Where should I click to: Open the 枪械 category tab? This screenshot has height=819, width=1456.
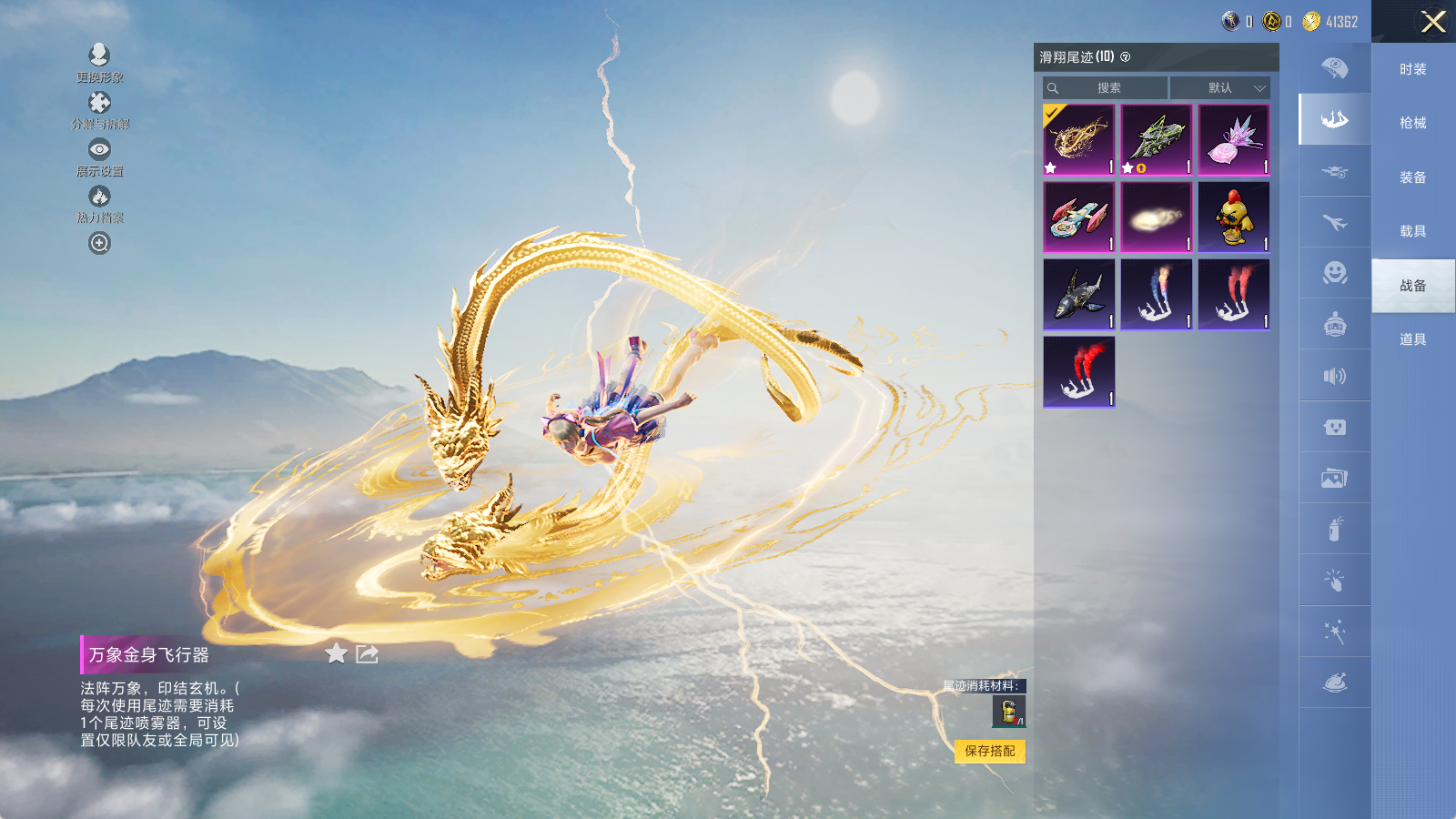click(x=1412, y=123)
